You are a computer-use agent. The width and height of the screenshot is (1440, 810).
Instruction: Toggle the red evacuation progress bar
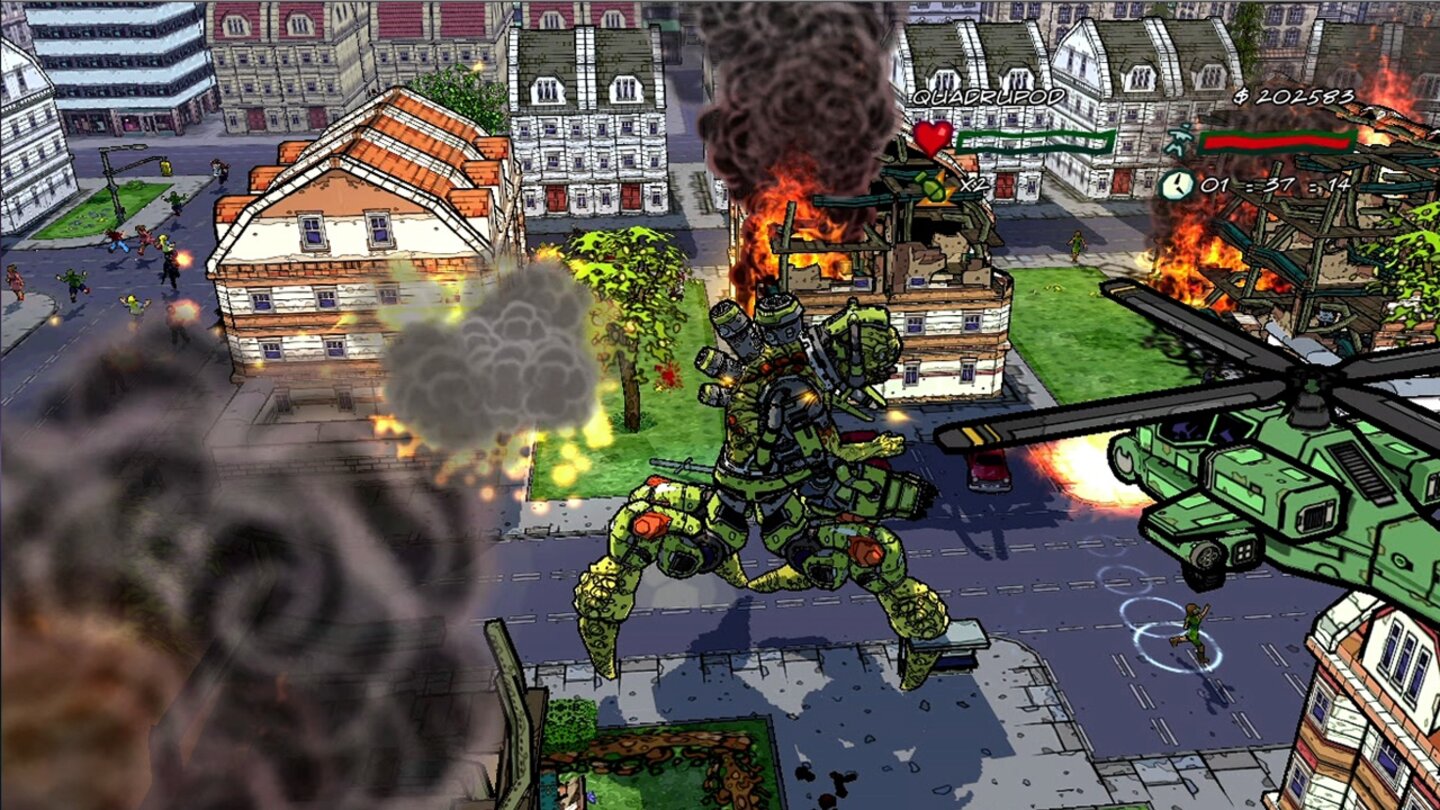tap(1275, 143)
